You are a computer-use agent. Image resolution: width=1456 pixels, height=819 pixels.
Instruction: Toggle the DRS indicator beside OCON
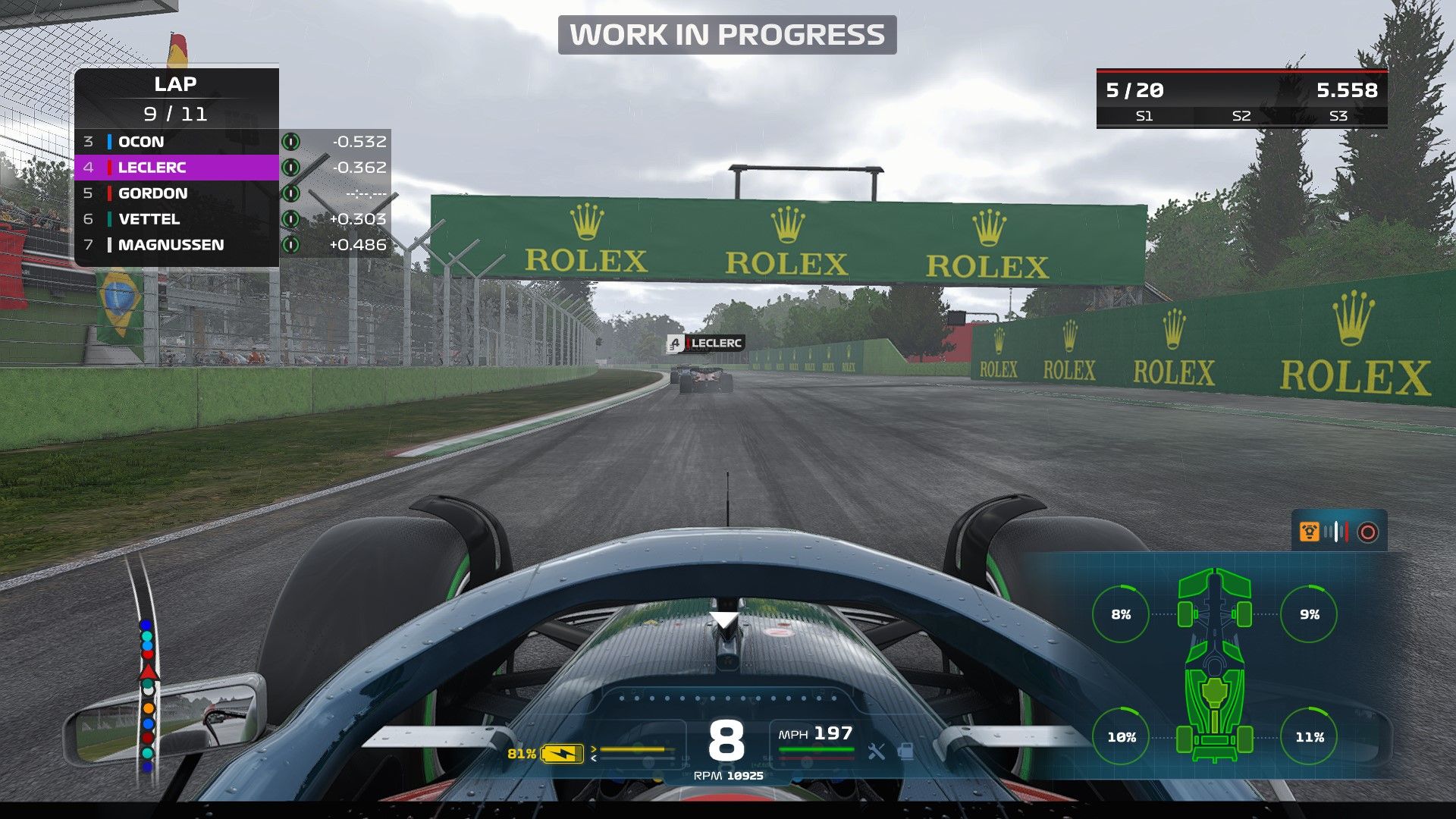292,142
